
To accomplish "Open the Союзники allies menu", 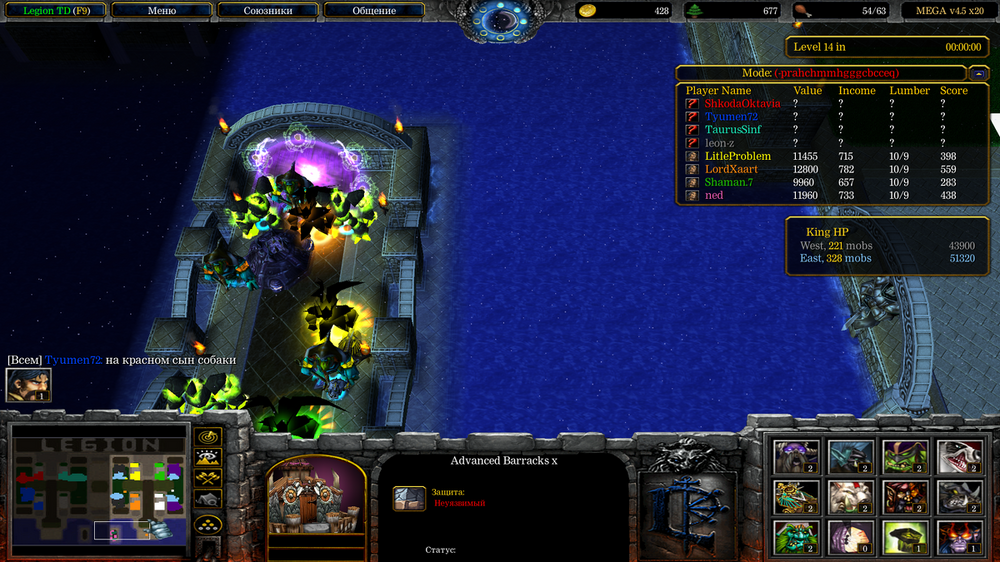I will [268, 11].
